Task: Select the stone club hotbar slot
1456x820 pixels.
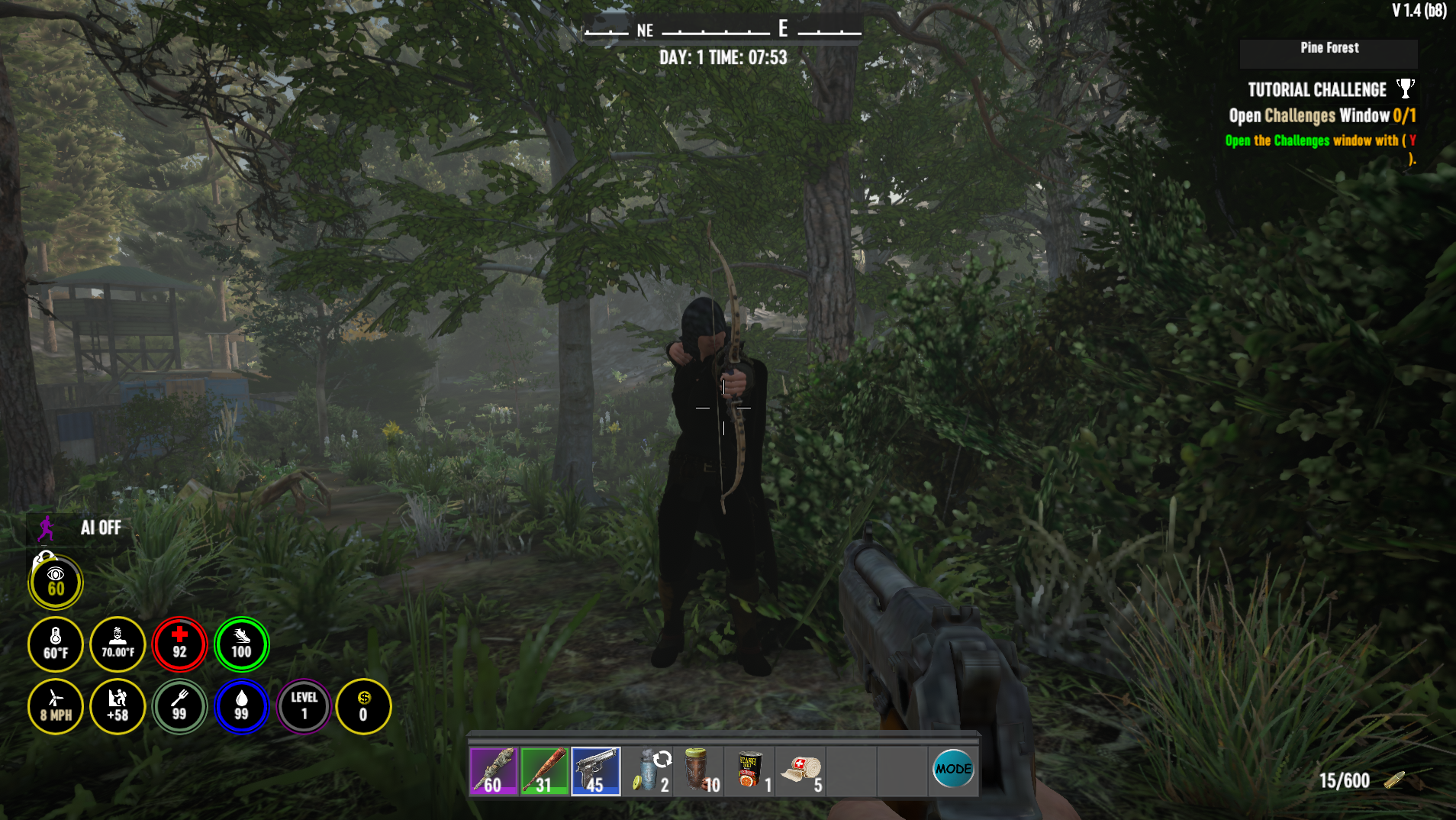Action: click(493, 771)
